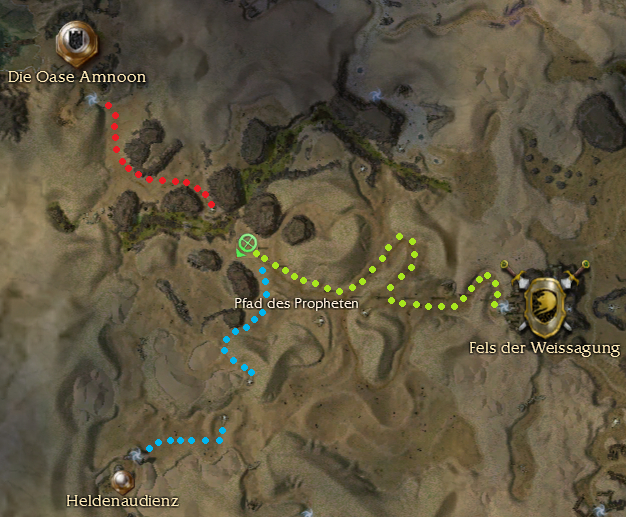Select the green circle route start marker

[x=247, y=243]
